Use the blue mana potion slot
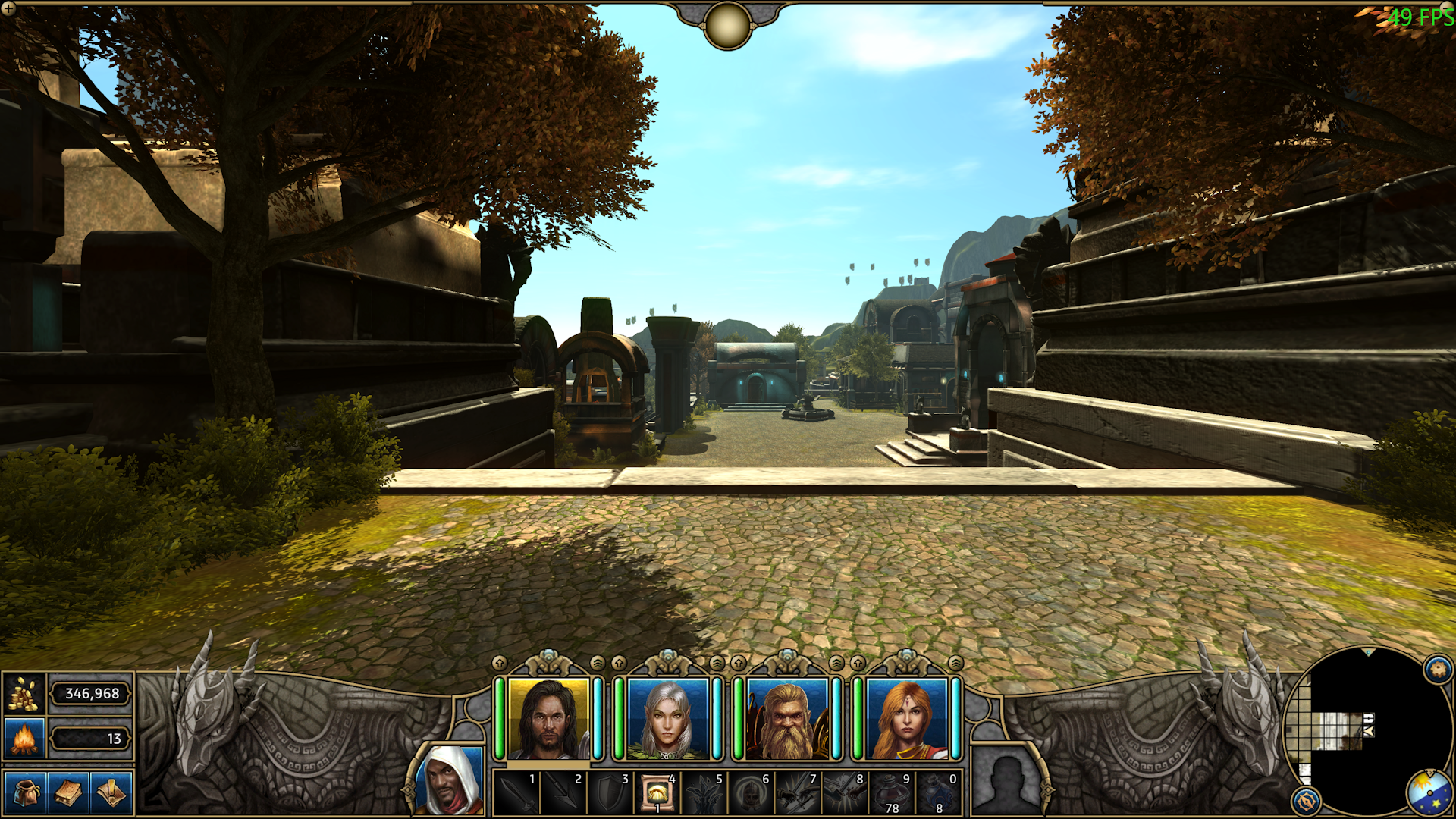Image resolution: width=1456 pixels, height=819 pixels. click(x=939, y=793)
